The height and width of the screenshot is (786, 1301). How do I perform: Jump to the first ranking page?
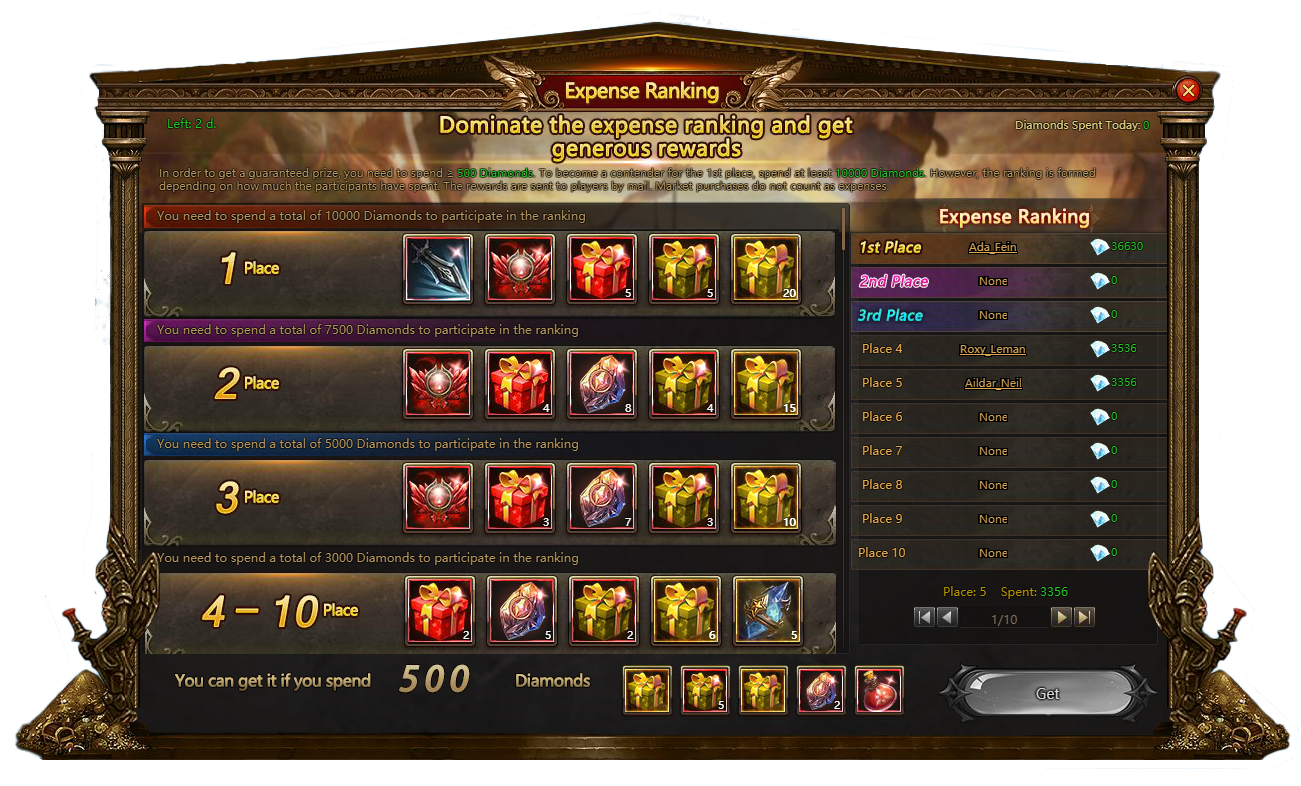pyautogui.click(x=925, y=617)
